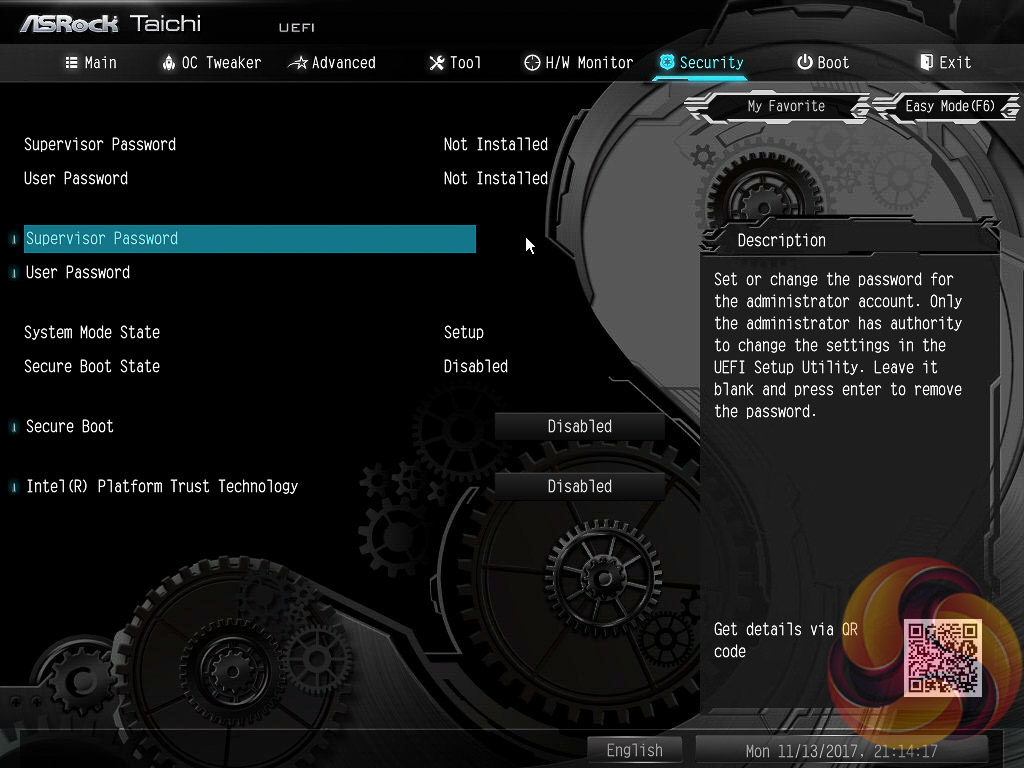Change the English language setting

pos(634,750)
